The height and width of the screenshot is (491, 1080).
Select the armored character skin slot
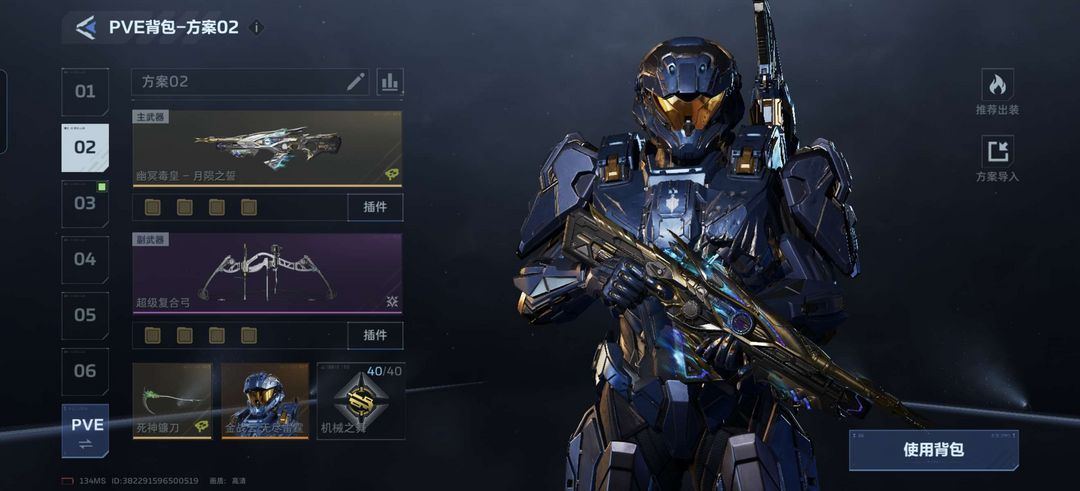coord(264,401)
